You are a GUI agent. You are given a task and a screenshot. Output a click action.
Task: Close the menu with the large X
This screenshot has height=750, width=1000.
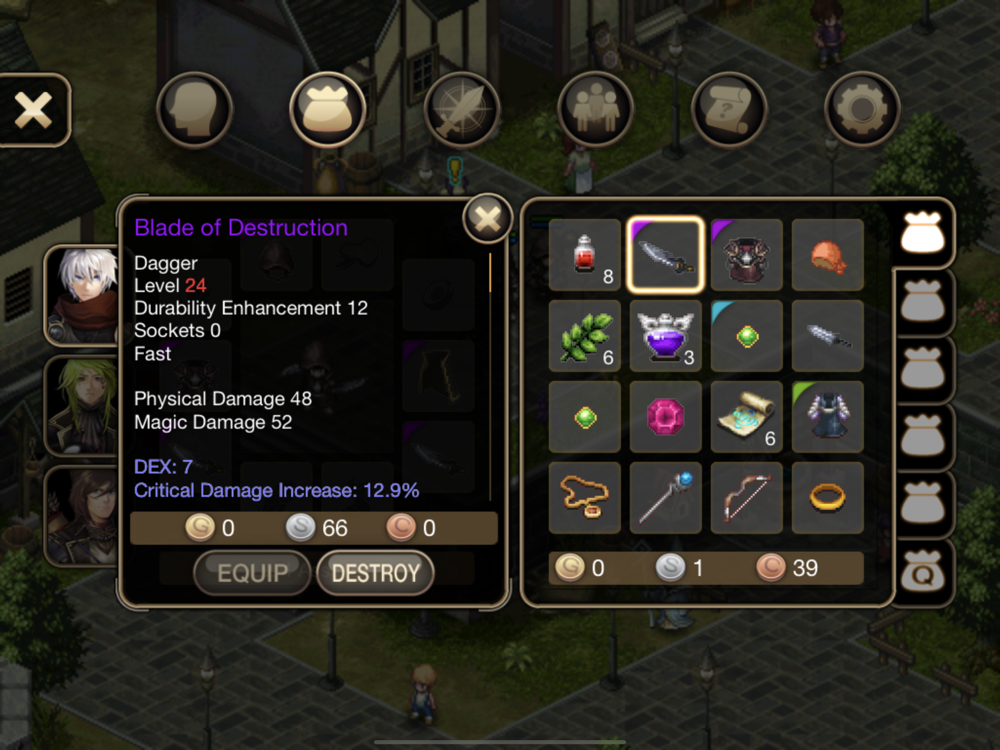(33, 110)
